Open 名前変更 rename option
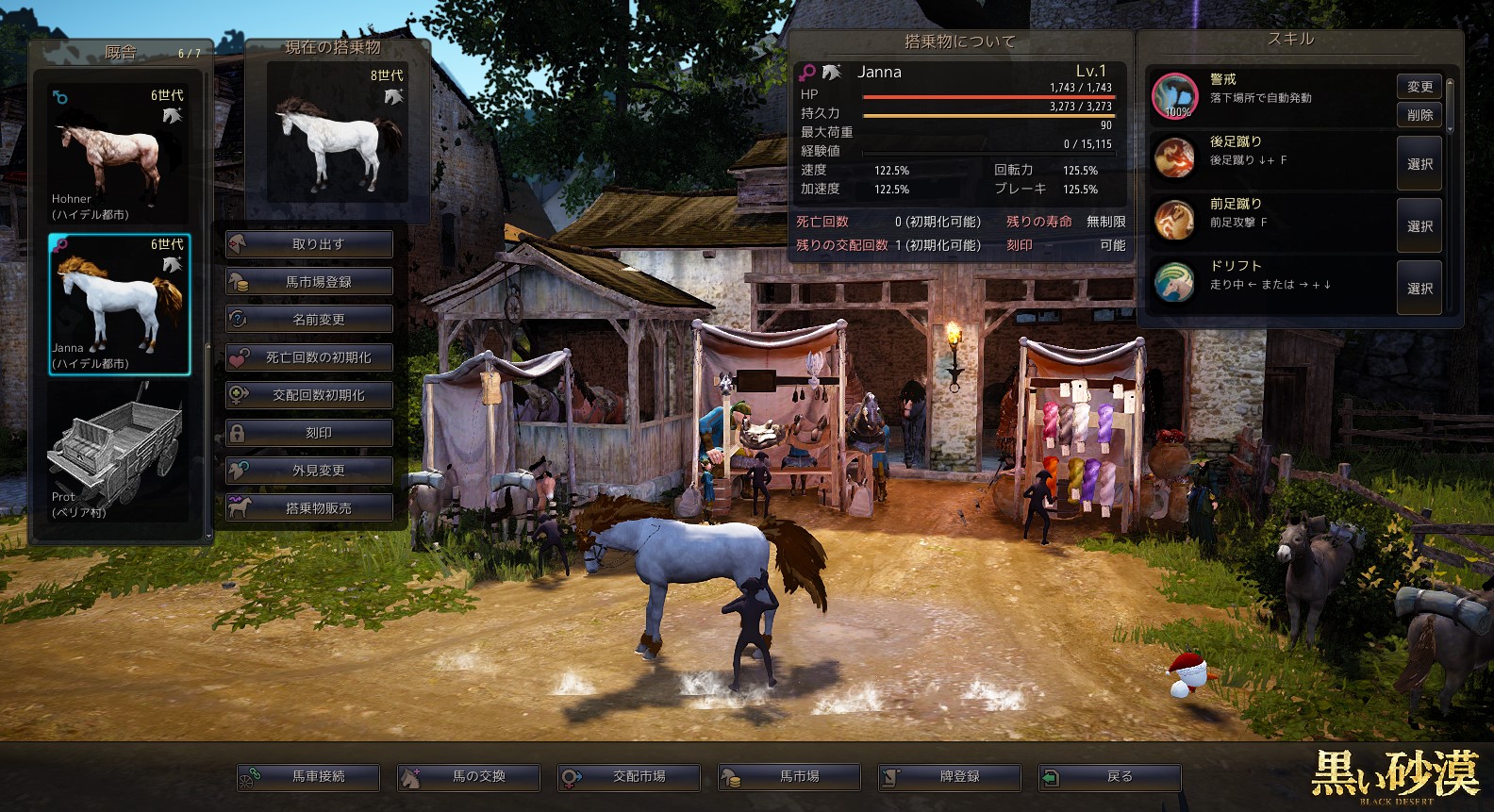This screenshot has width=1494, height=812. (x=309, y=320)
